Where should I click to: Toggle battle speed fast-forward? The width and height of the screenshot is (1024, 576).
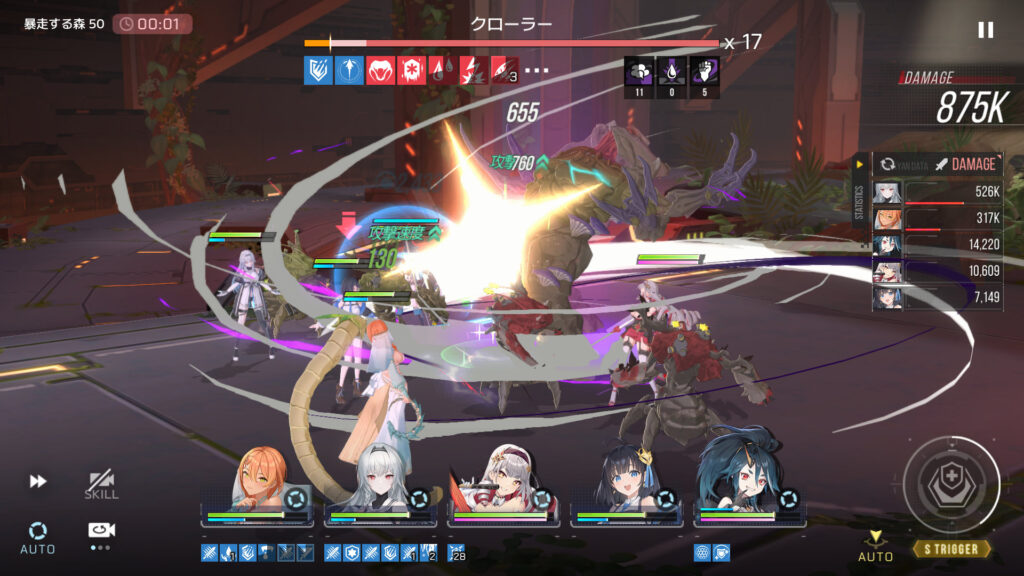pyautogui.click(x=38, y=482)
